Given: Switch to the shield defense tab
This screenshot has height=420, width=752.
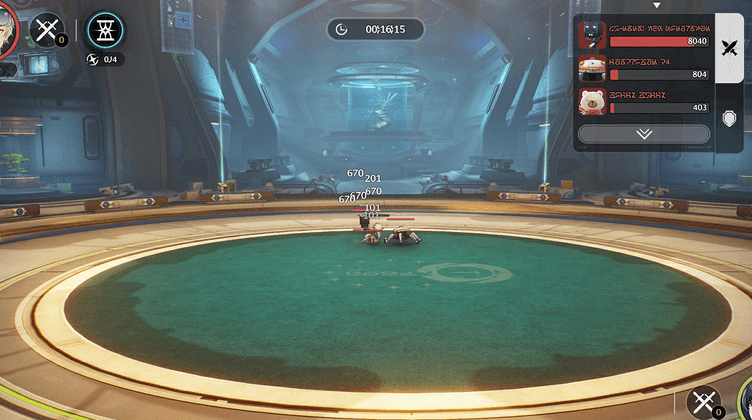Looking at the screenshot, I should click(730, 117).
